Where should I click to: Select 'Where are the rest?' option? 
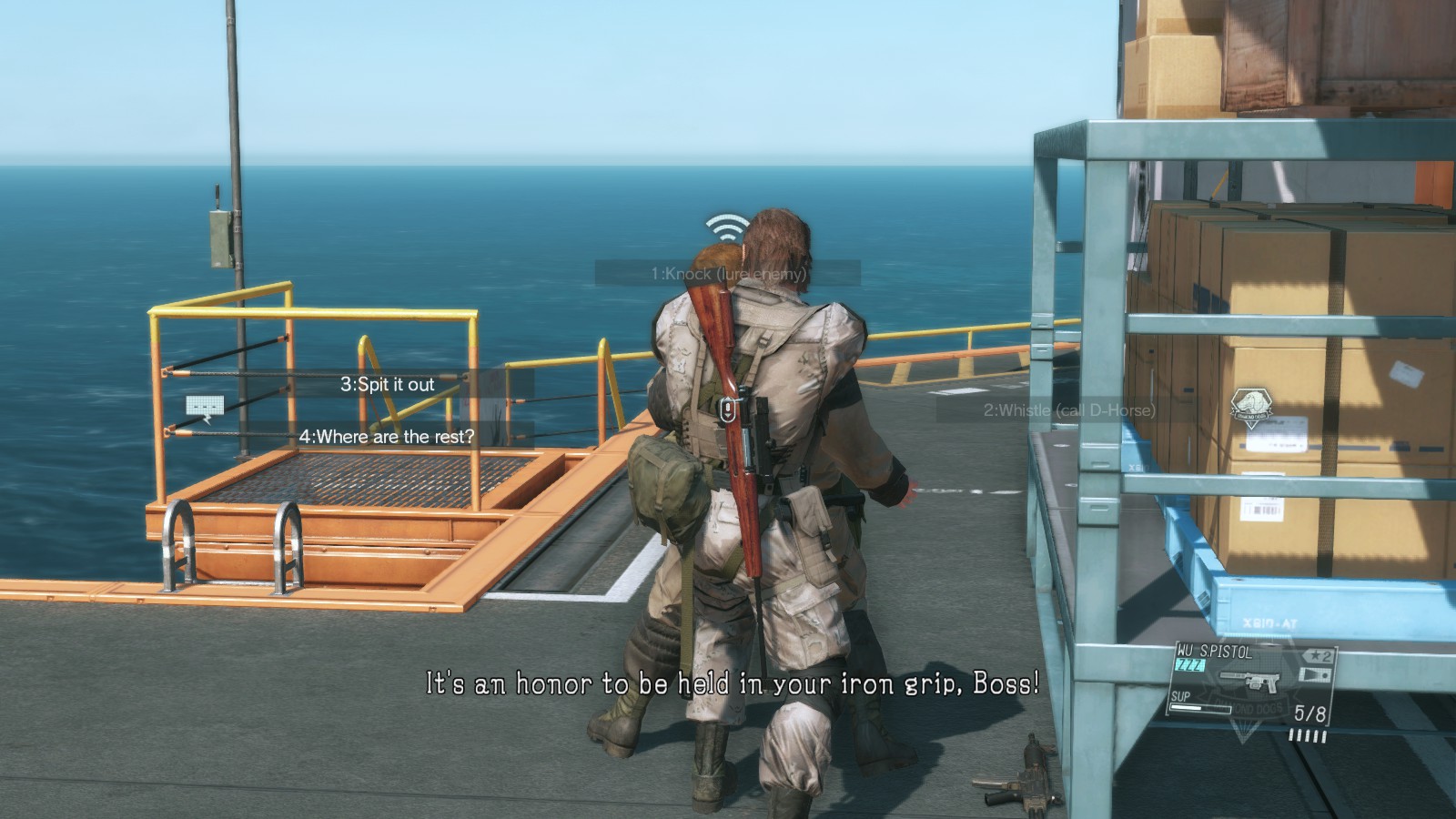pos(387,436)
